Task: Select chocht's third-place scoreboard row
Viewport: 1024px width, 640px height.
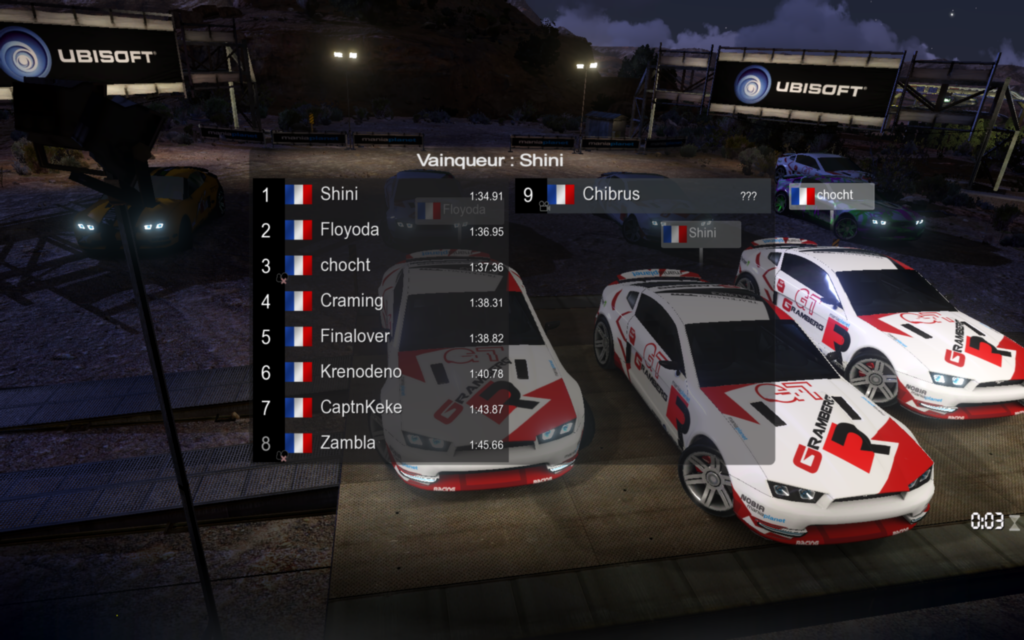Action: pos(380,266)
